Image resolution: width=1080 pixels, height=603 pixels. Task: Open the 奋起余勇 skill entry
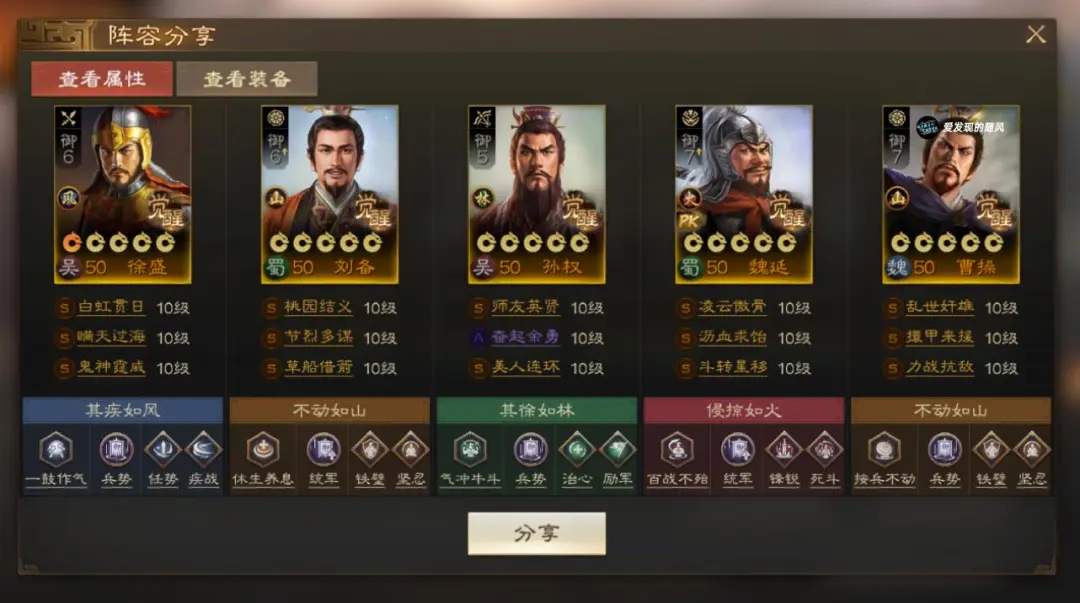click(525, 338)
